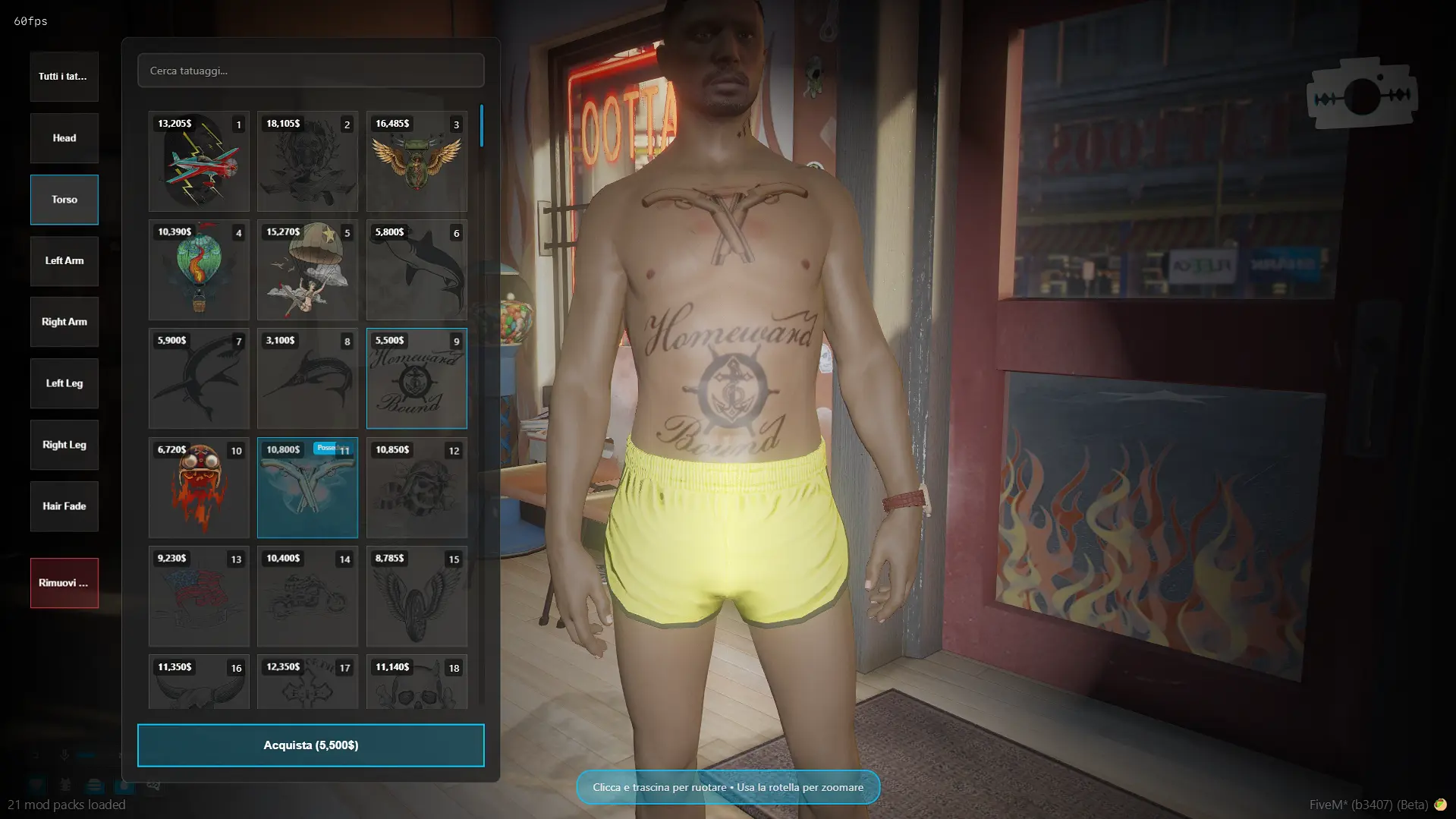
Task: Click the red Rimuovi button
Action: (64, 583)
